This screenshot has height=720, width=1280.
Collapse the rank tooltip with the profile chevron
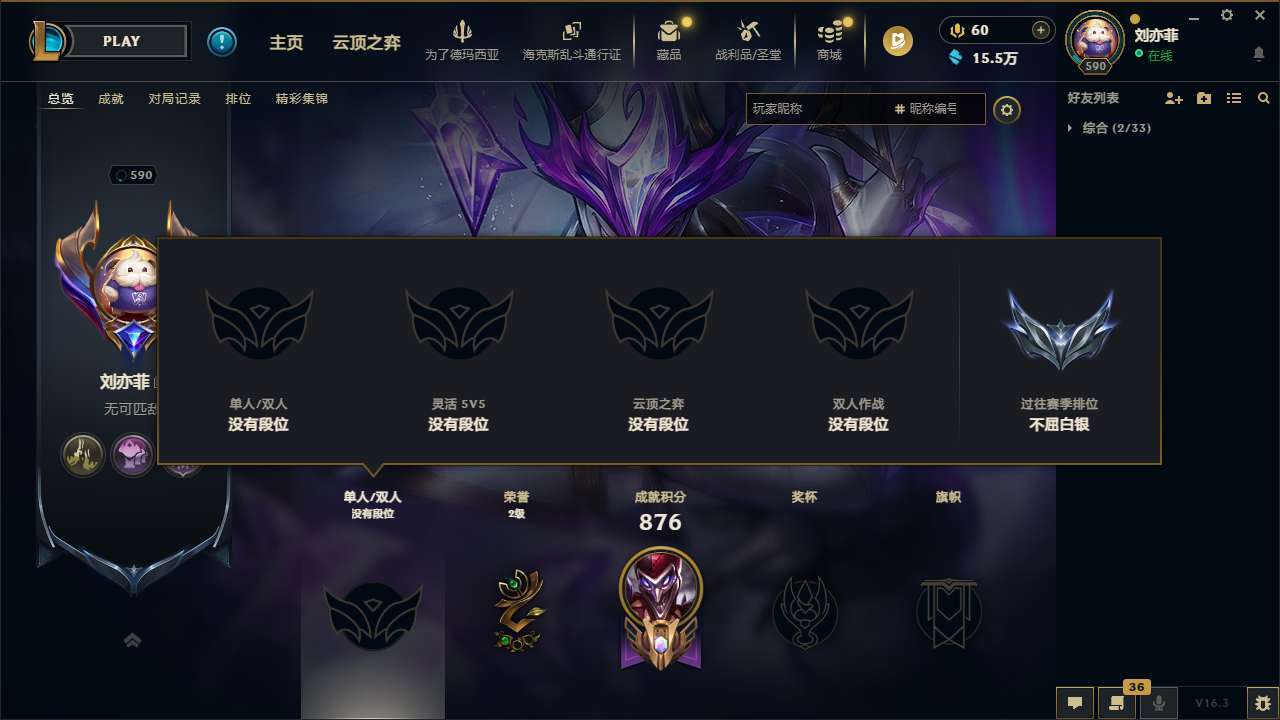click(x=133, y=639)
